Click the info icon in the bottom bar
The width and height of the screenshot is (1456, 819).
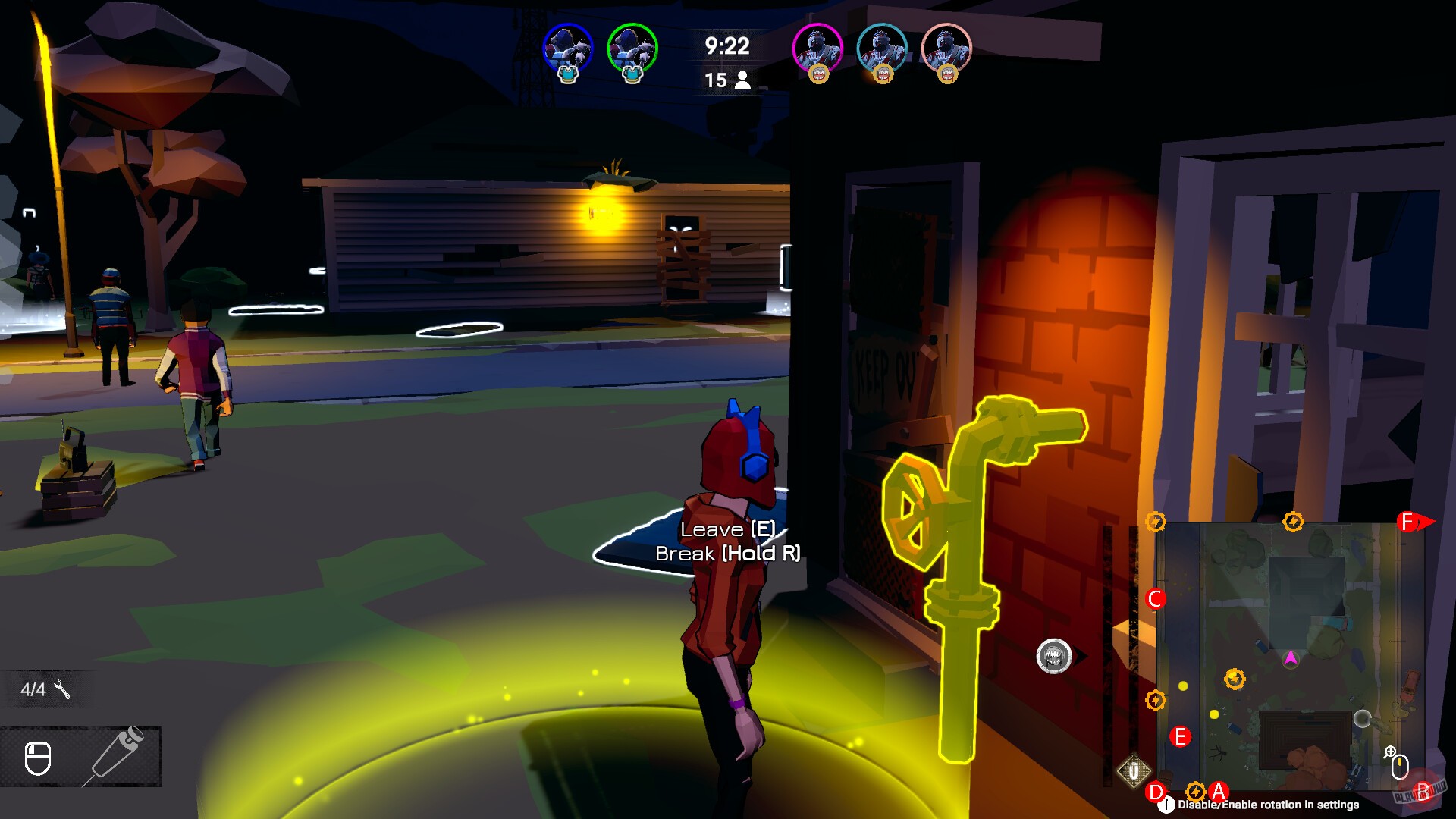[1166, 803]
